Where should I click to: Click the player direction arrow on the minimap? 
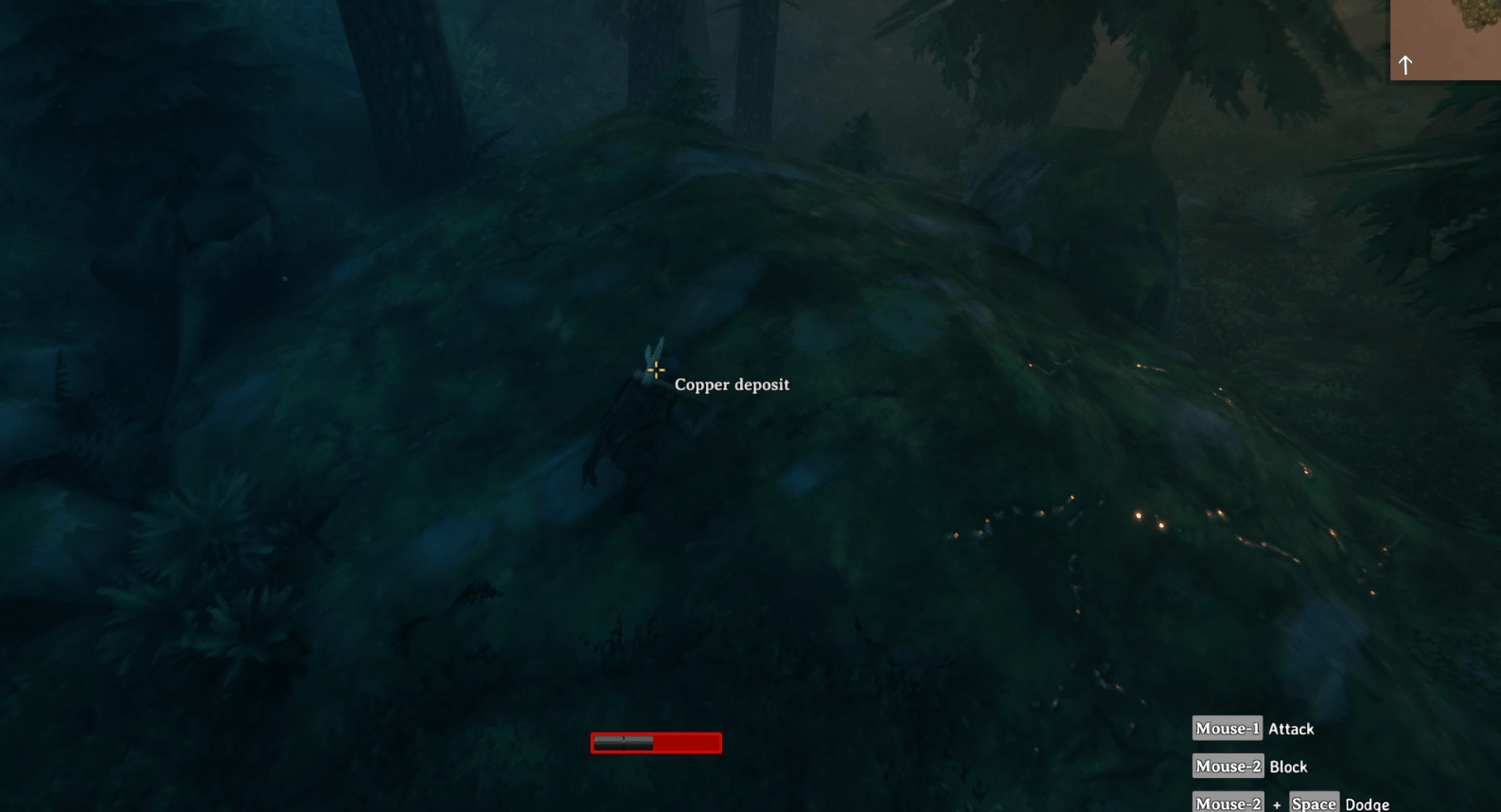[x=1405, y=64]
